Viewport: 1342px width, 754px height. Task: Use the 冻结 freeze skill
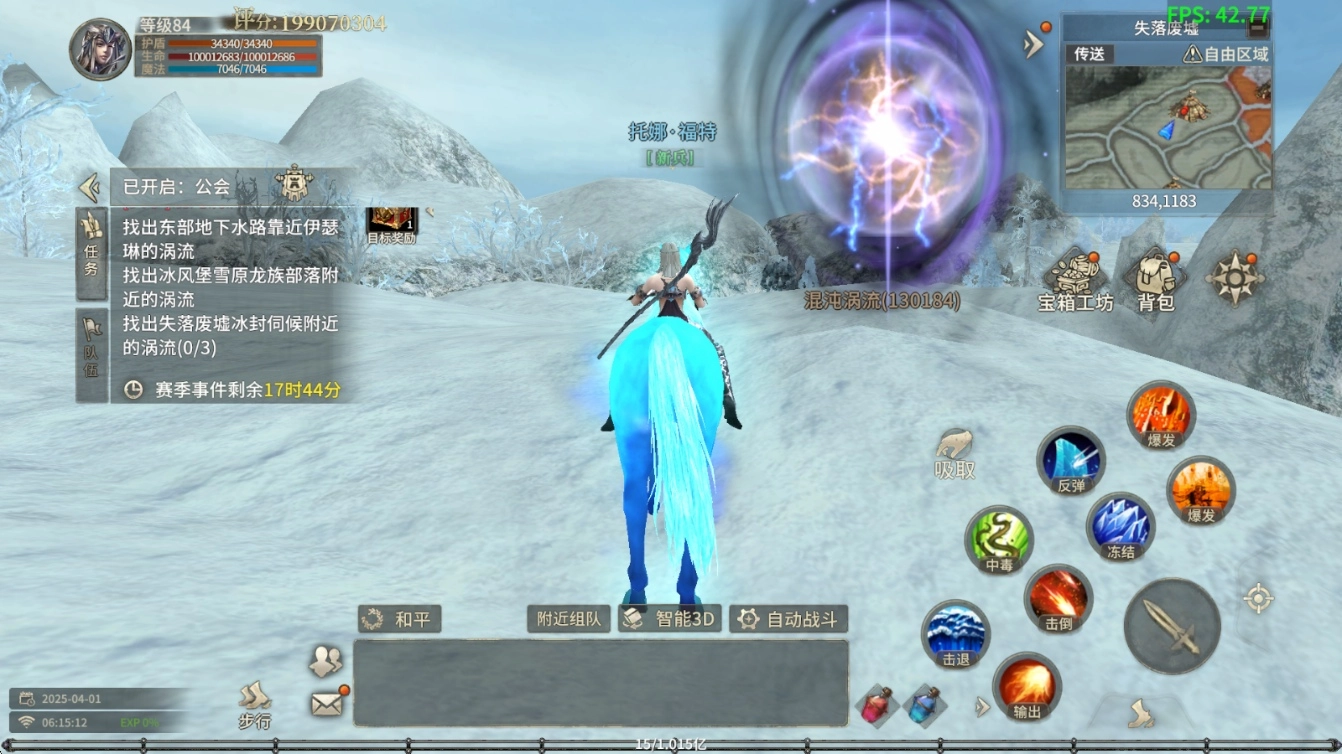(1120, 526)
